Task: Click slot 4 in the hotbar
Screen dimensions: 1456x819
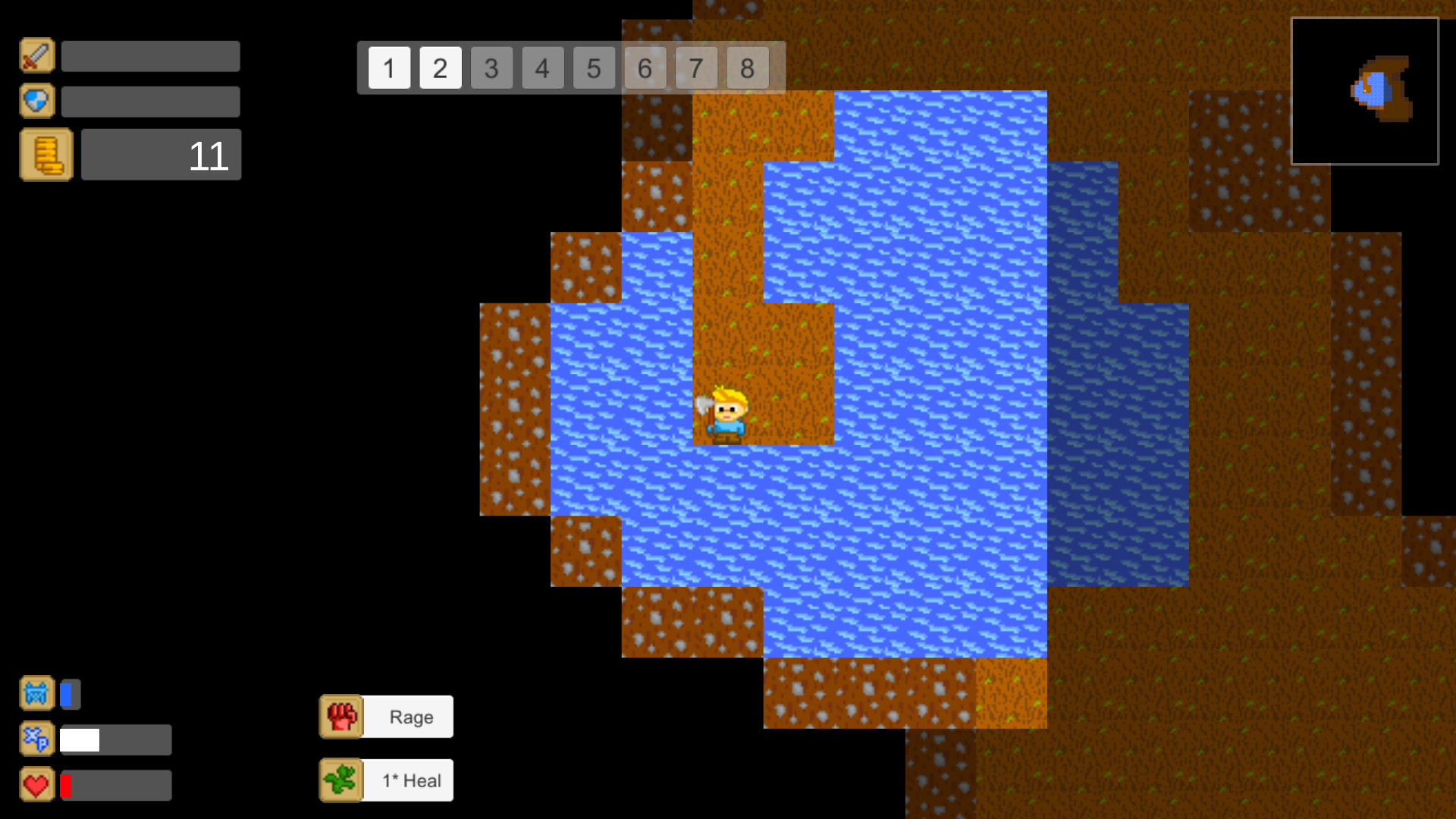Action: pos(542,68)
